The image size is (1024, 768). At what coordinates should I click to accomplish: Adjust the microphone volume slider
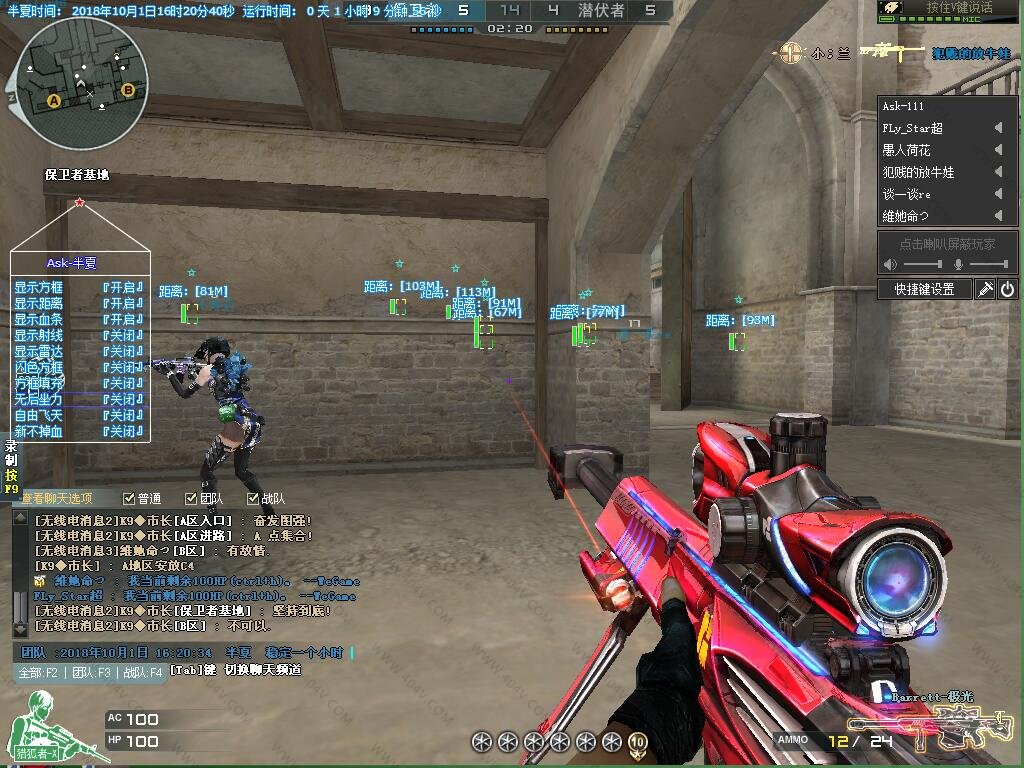[x=989, y=264]
